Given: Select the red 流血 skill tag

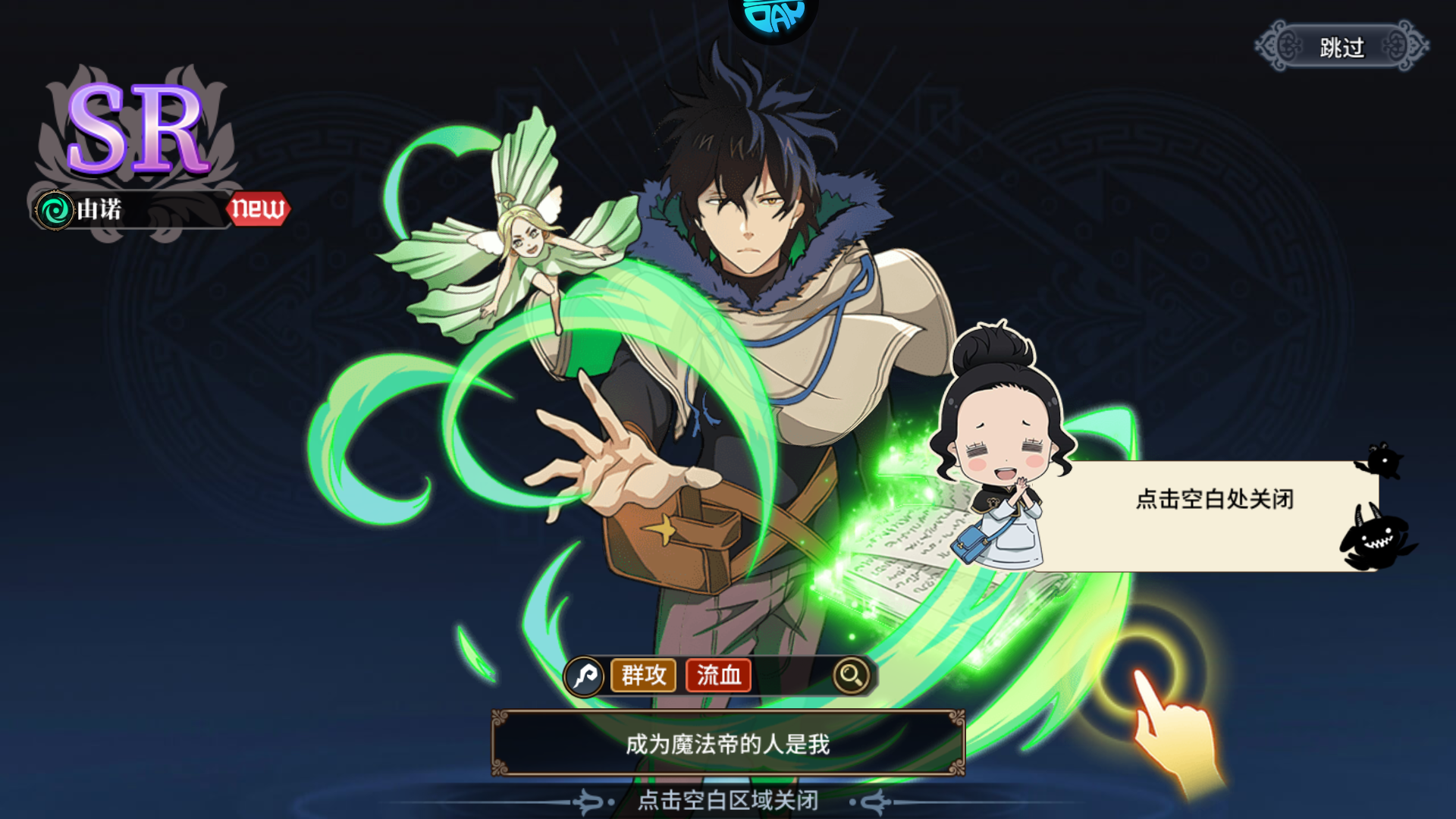Looking at the screenshot, I should [718, 674].
